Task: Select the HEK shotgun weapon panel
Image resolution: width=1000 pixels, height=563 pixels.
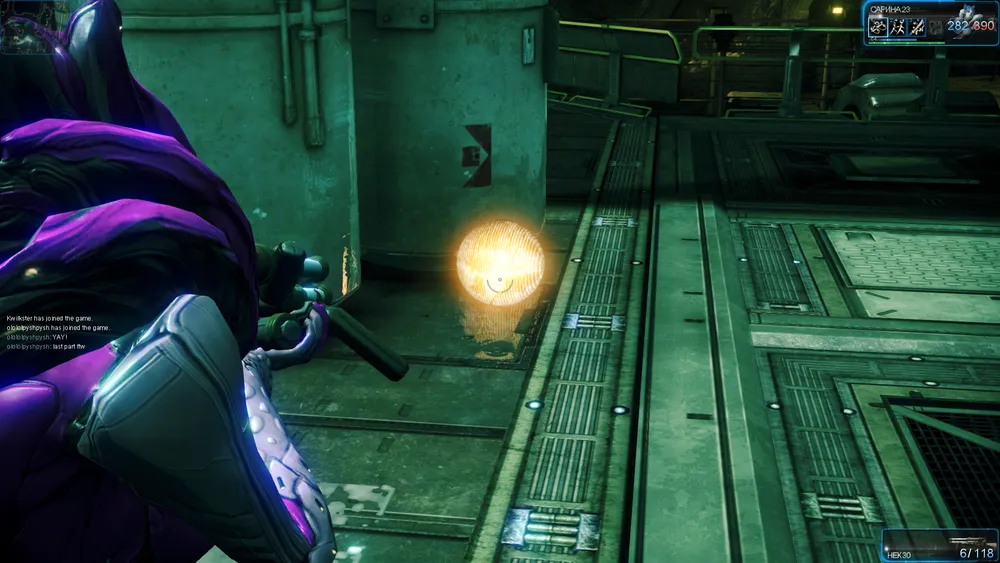Action: pyautogui.click(x=939, y=546)
